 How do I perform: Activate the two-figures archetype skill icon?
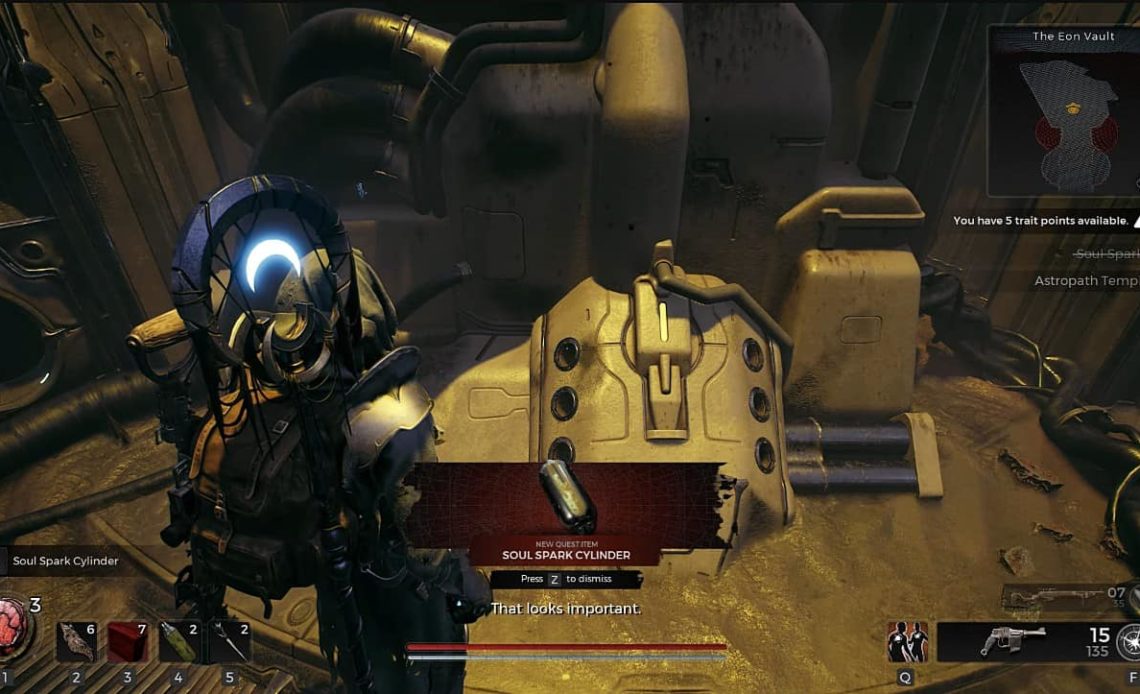[907, 642]
